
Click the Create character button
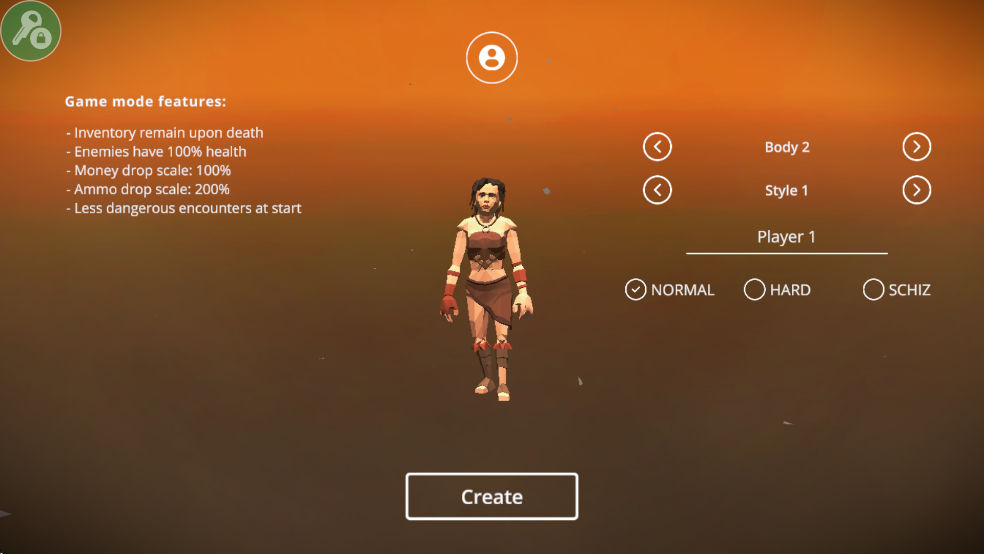(x=491, y=497)
